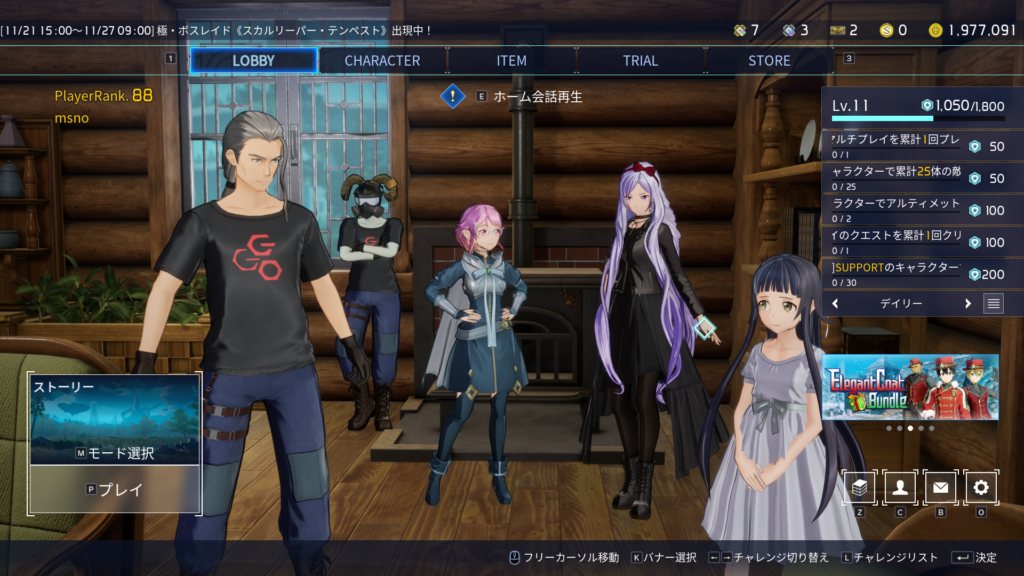The image size is (1024, 576).
Task: Switch to the CHARACTER tab
Action: coord(382,60)
